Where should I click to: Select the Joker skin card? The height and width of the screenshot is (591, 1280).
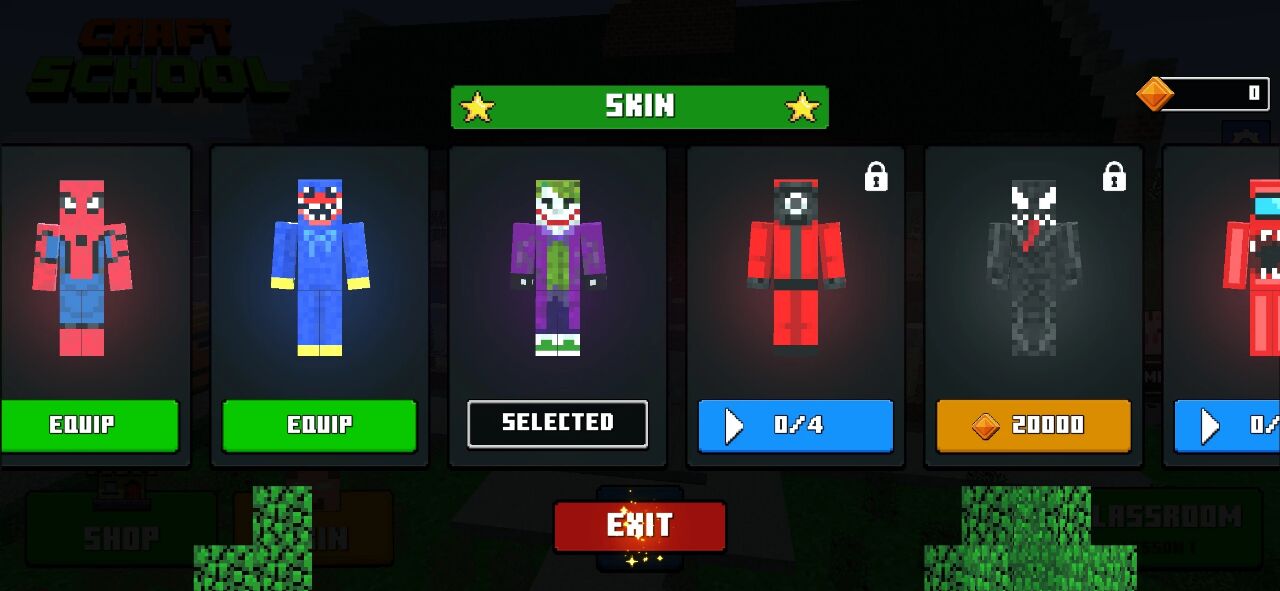pos(558,268)
